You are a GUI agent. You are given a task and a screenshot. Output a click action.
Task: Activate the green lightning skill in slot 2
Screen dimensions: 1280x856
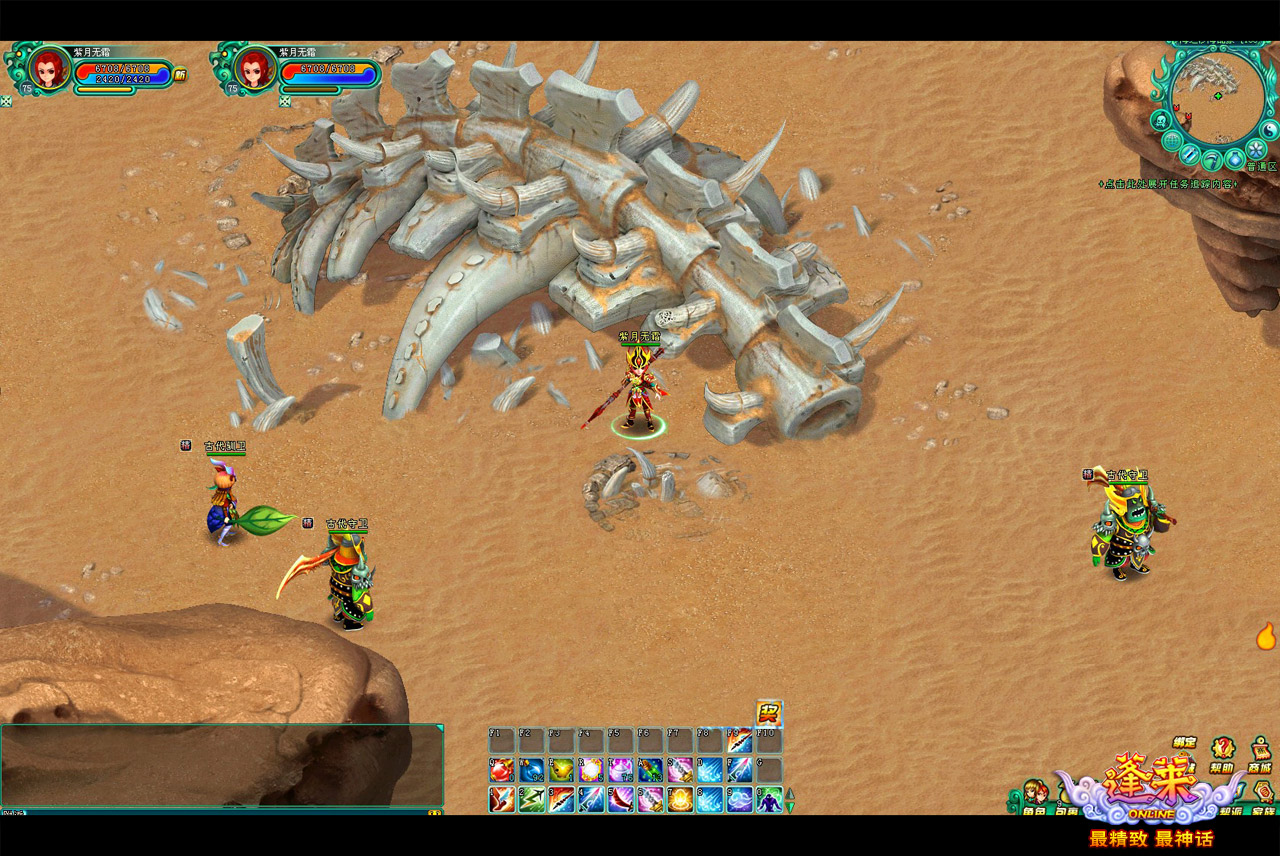[x=531, y=800]
